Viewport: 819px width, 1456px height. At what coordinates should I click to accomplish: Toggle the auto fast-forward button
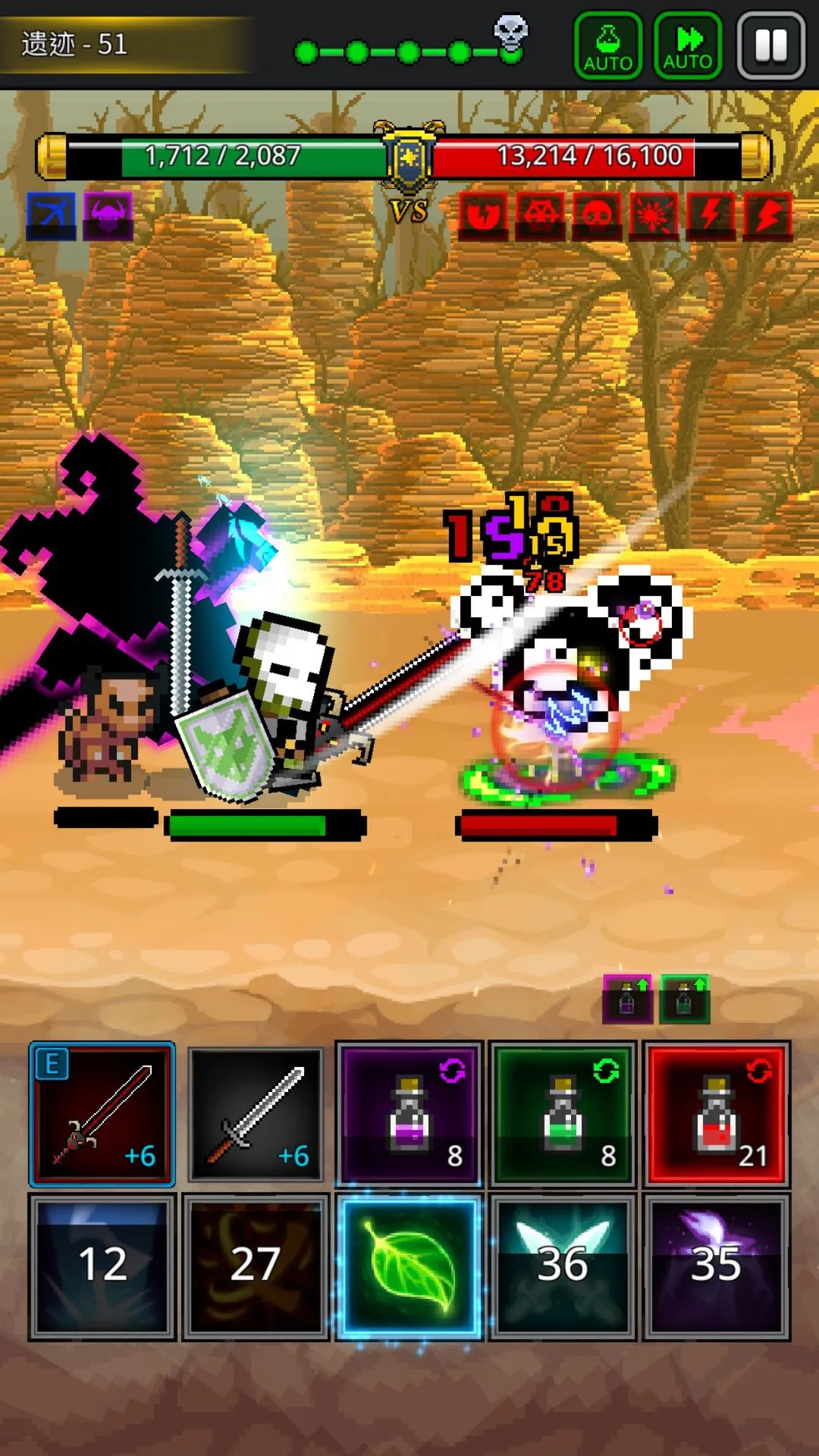tap(688, 45)
